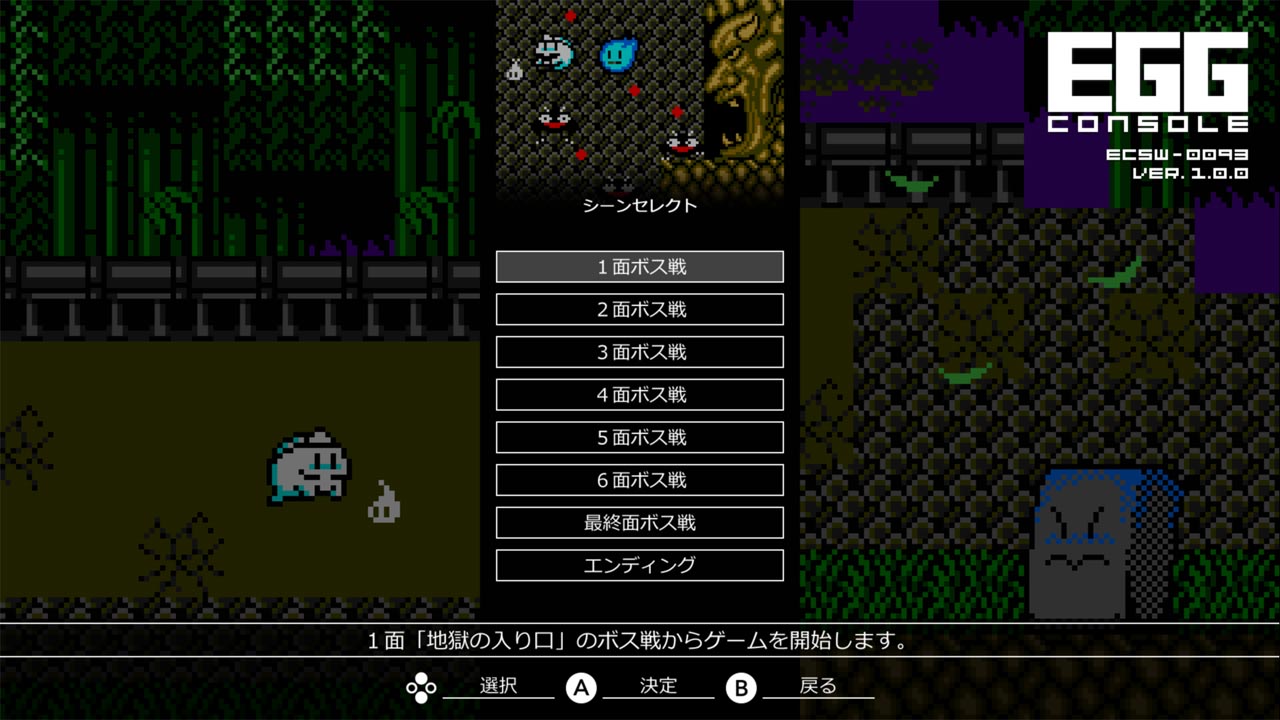Choose the 3面ボス戦 option

pyautogui.click(x=639, y=352)
